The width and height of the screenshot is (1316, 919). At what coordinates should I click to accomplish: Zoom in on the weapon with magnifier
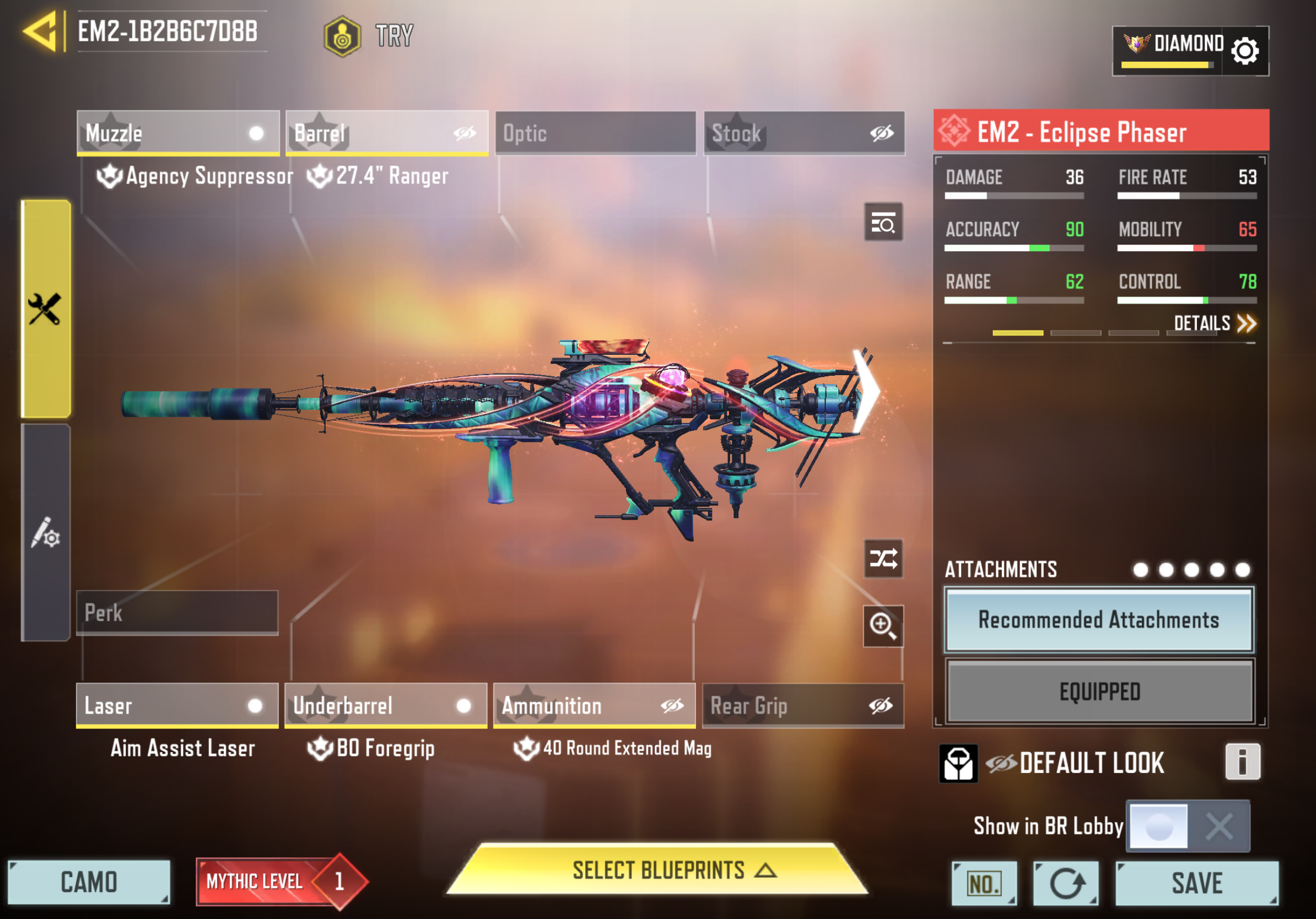pyautogui.click(x=883, y=626)
